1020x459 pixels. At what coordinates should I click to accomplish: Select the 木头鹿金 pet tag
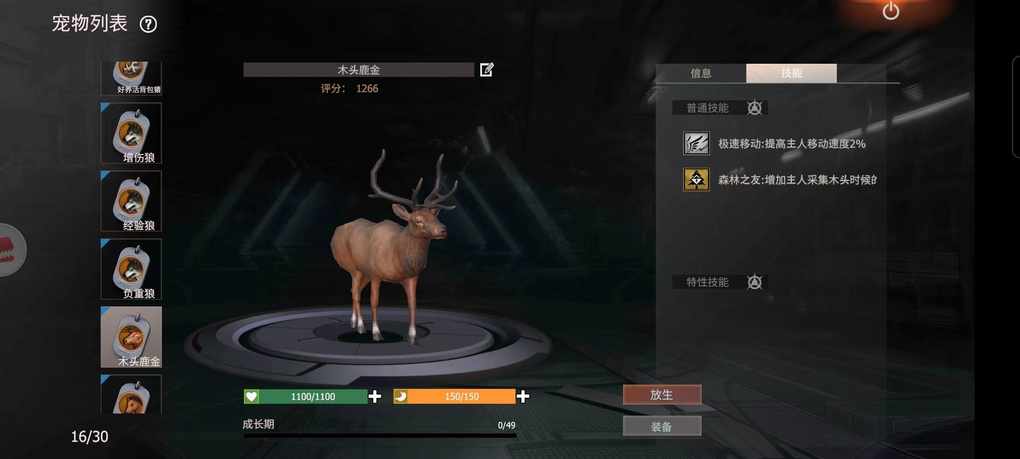pos(131,337)
